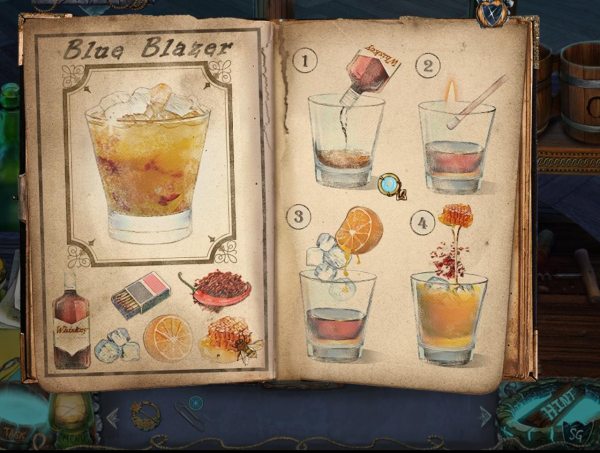Viewport: 600px width, 453px height.
Task: Select the paper clip inventory item
Action: coord(187,417)
